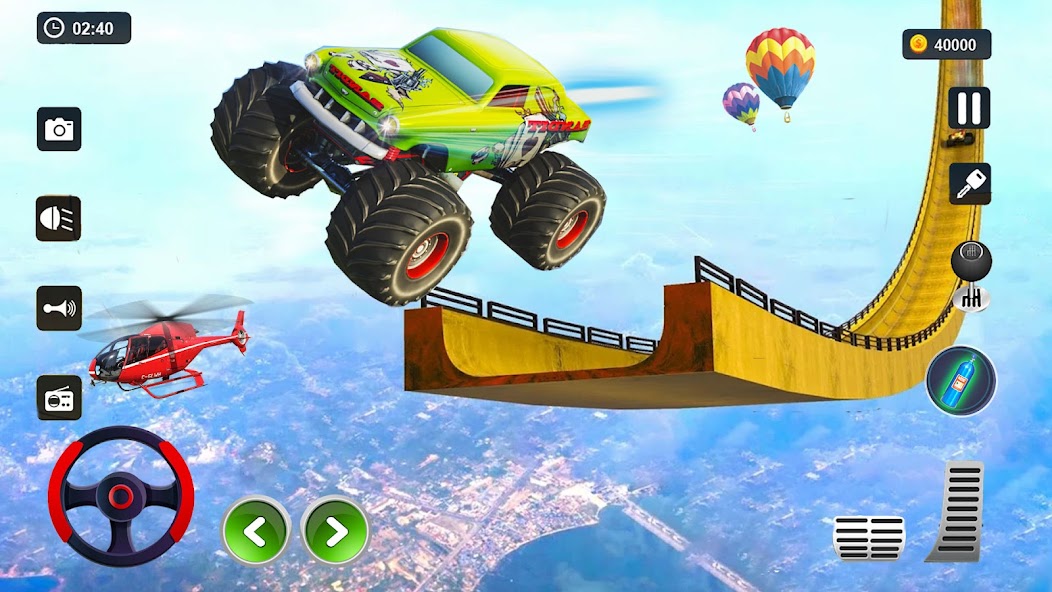The image size is (1052, 592).
Task: Honk the horn button
Action: point(59,308)
